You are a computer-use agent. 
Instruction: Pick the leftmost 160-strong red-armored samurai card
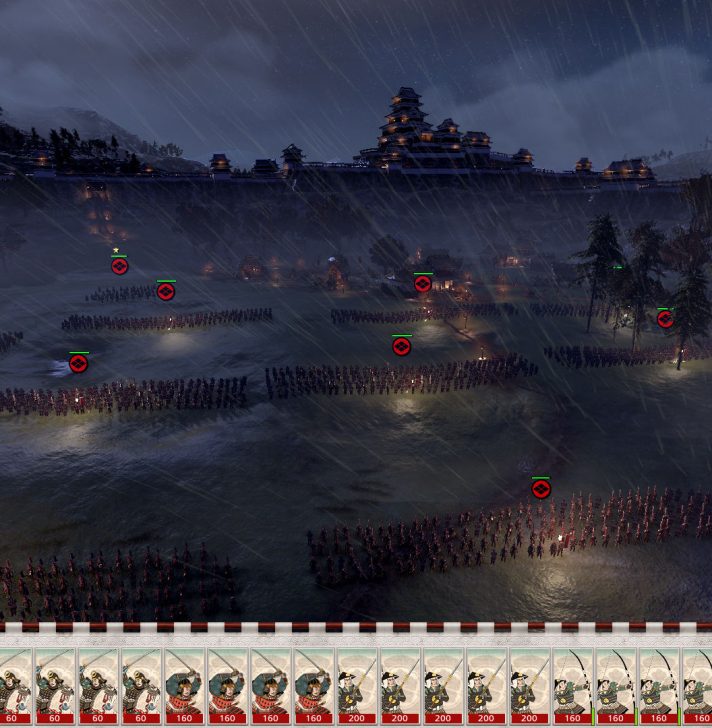click(184, 685)
